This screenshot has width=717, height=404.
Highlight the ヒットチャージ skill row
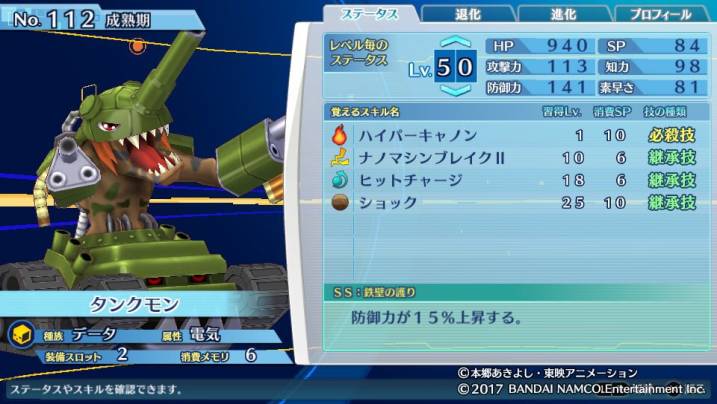click(x=512, y=180)
